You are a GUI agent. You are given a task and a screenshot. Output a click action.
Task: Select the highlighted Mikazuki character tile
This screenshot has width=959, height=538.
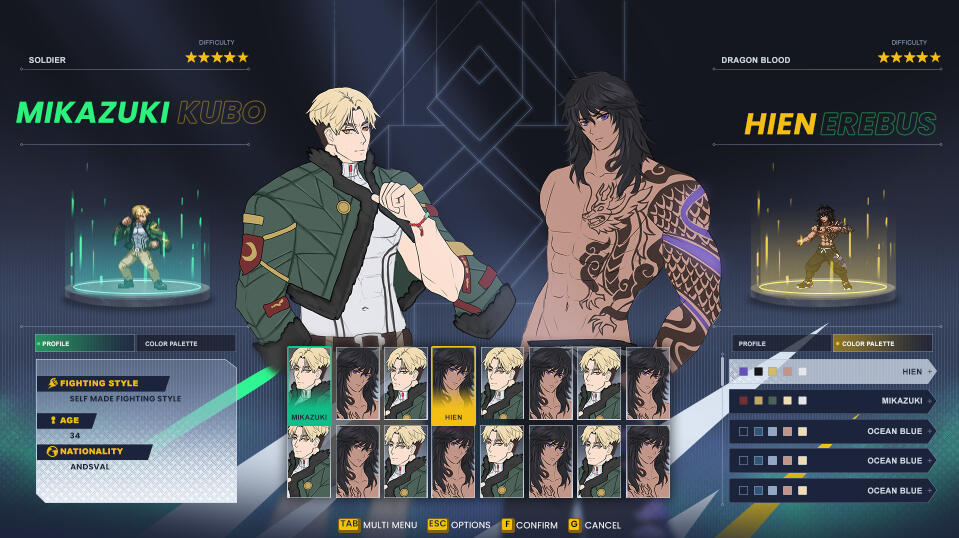pyautogui.click(x=310, y=385)
